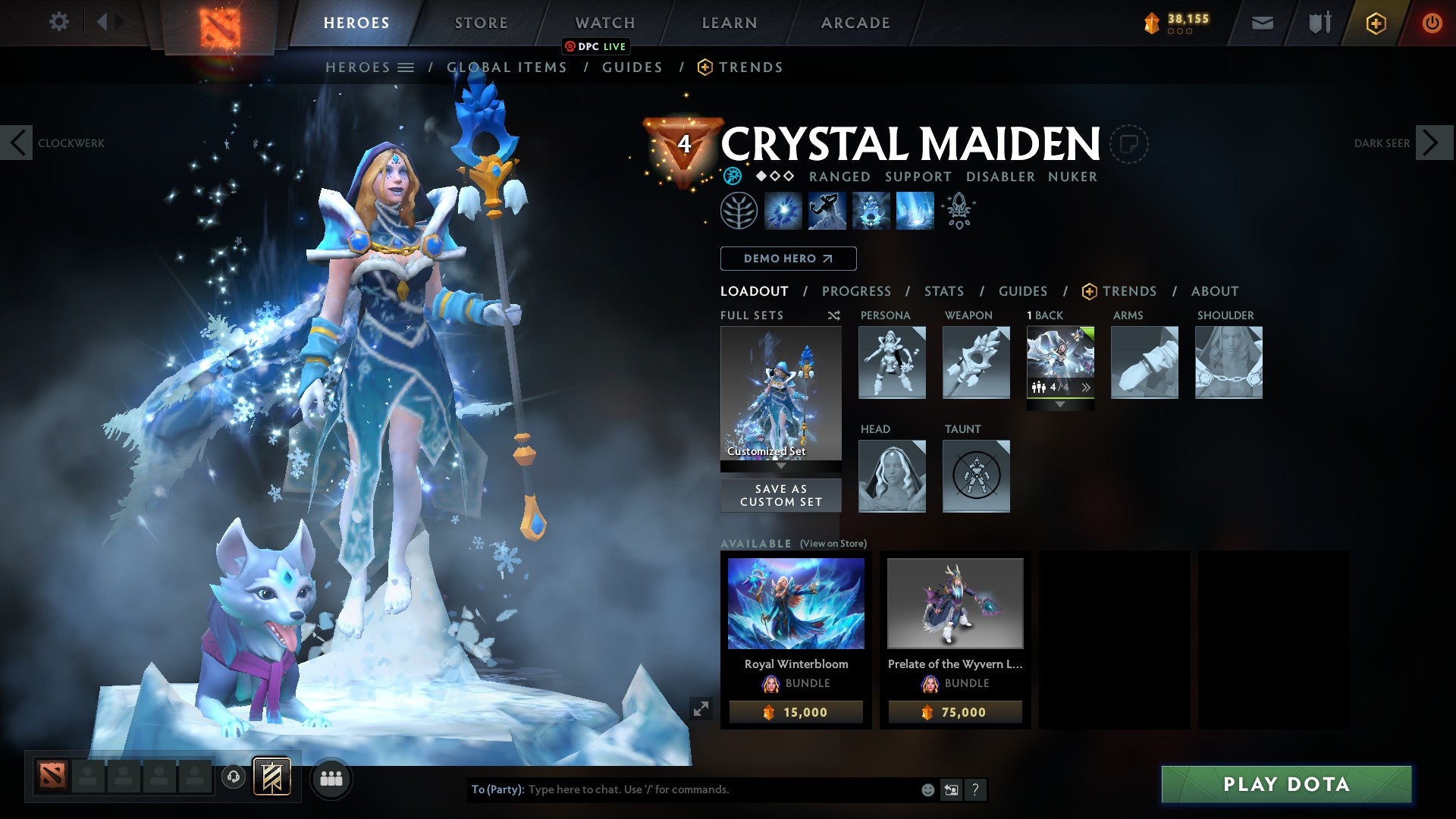
Task: Click the back item wearers 4/4 counter
Action: (x=1050, y=387)
